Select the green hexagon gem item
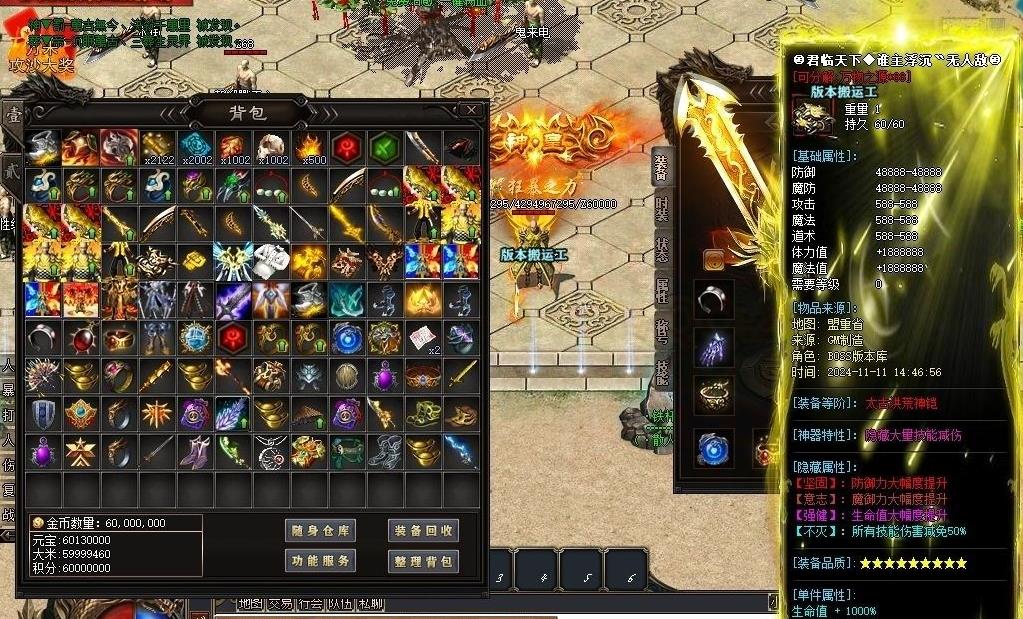Screen dimensions: 1023x619 pos(385,148)
